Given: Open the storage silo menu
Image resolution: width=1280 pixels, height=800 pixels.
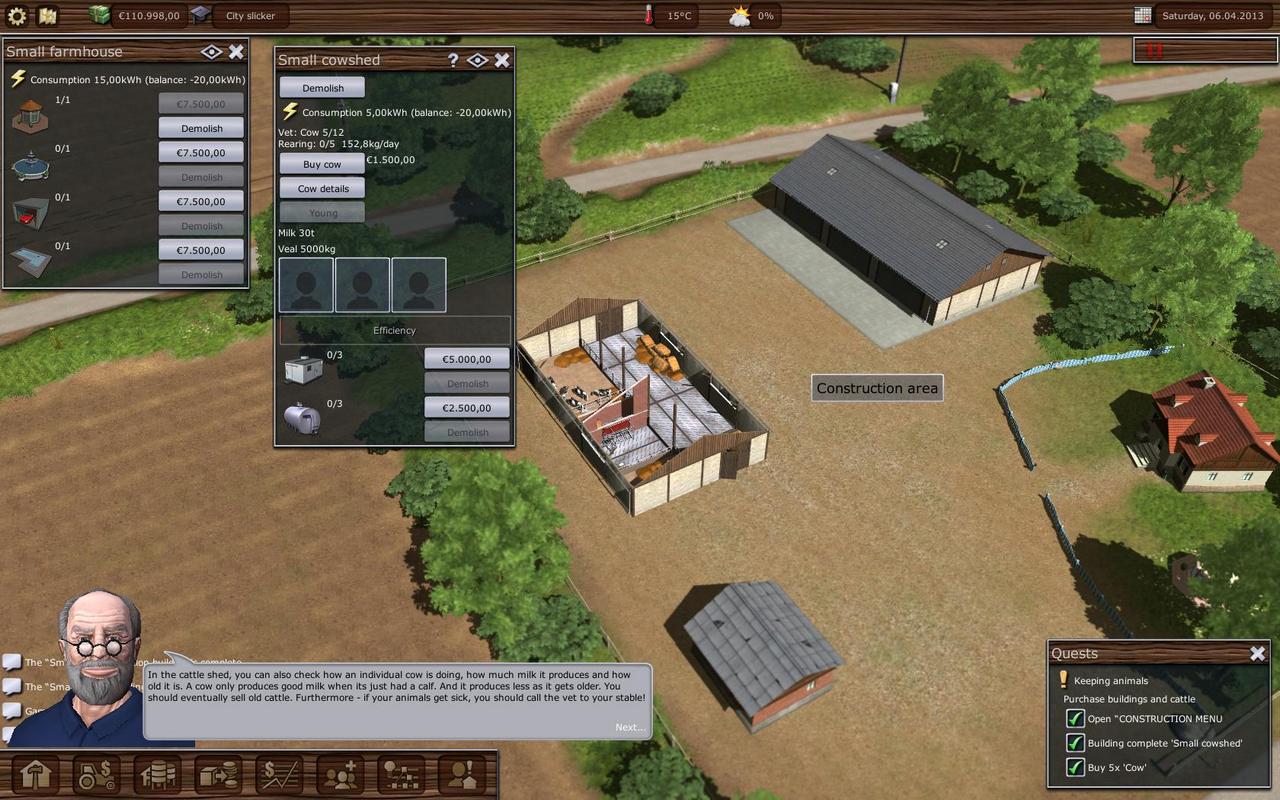Looking at the screenshot, I should (158, 774).
